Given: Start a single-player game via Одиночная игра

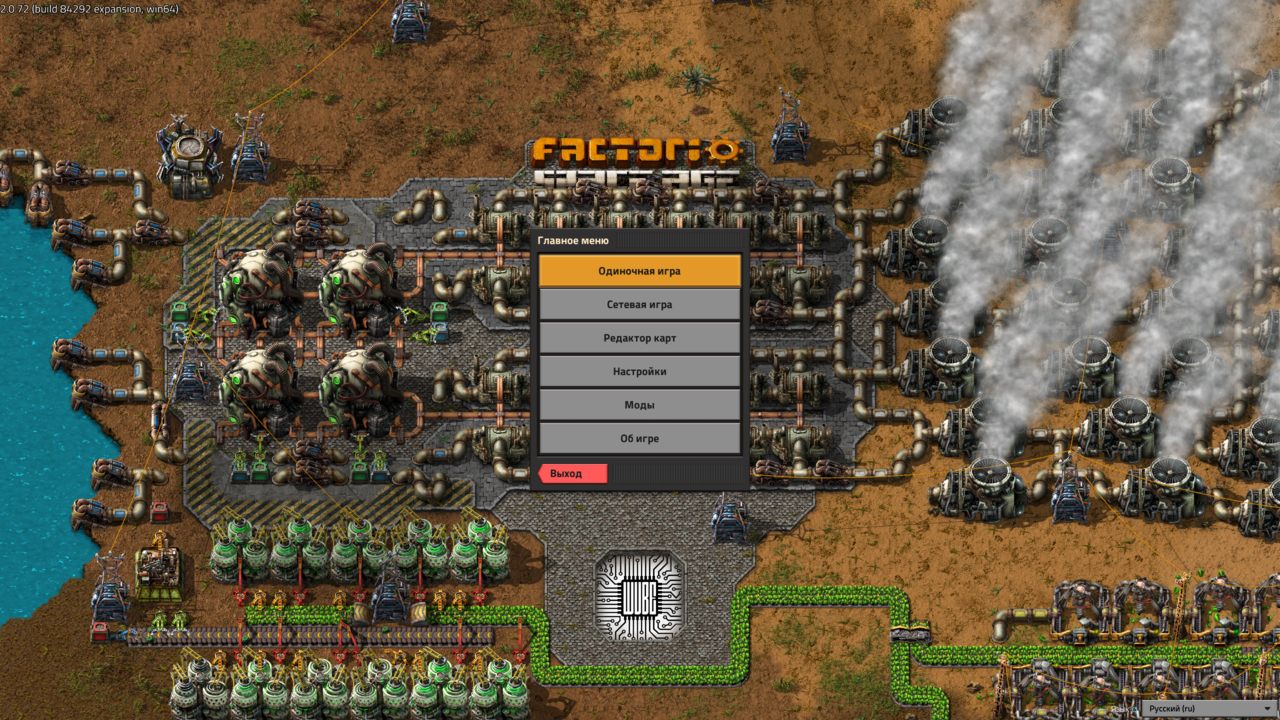Looking at the screenshot, I should (640, 271).
